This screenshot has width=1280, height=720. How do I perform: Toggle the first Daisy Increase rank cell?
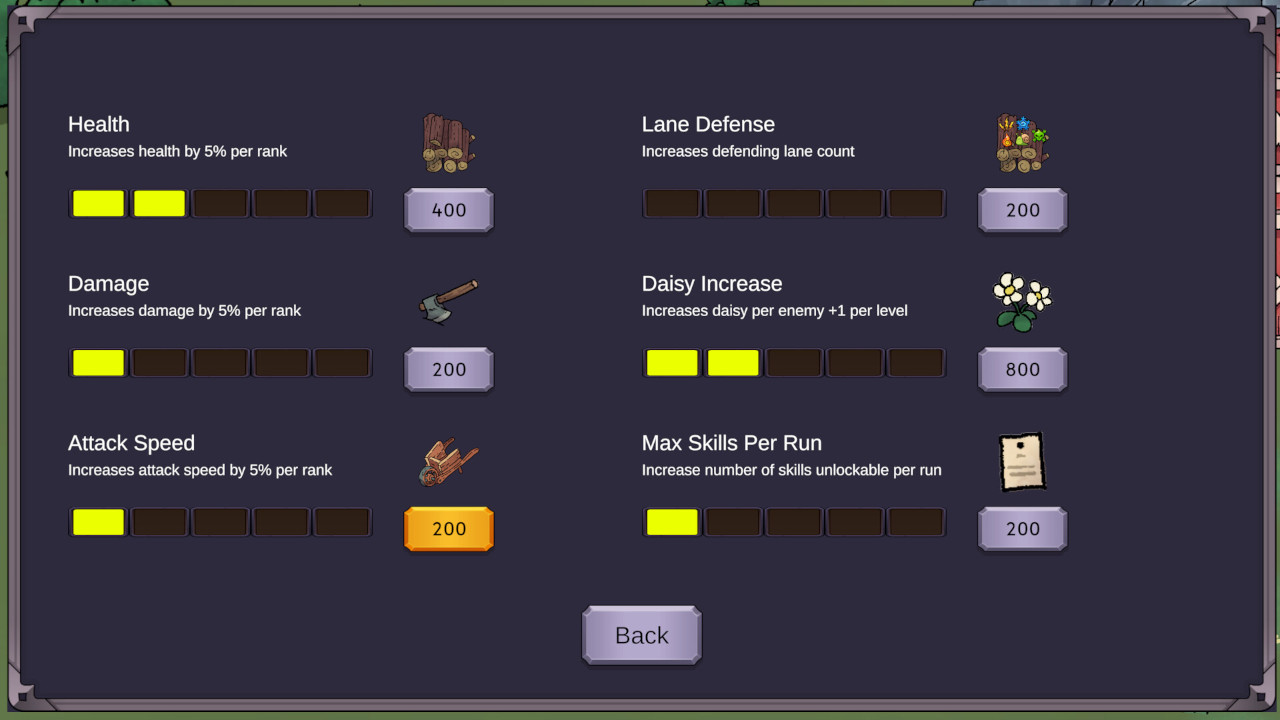(671, 362)
